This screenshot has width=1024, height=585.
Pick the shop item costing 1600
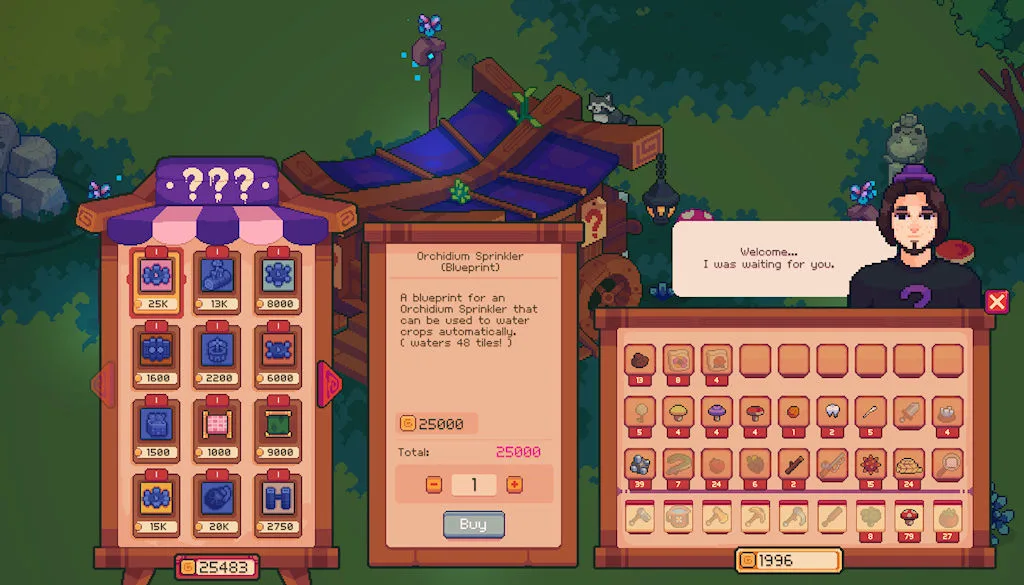[158, 350]
